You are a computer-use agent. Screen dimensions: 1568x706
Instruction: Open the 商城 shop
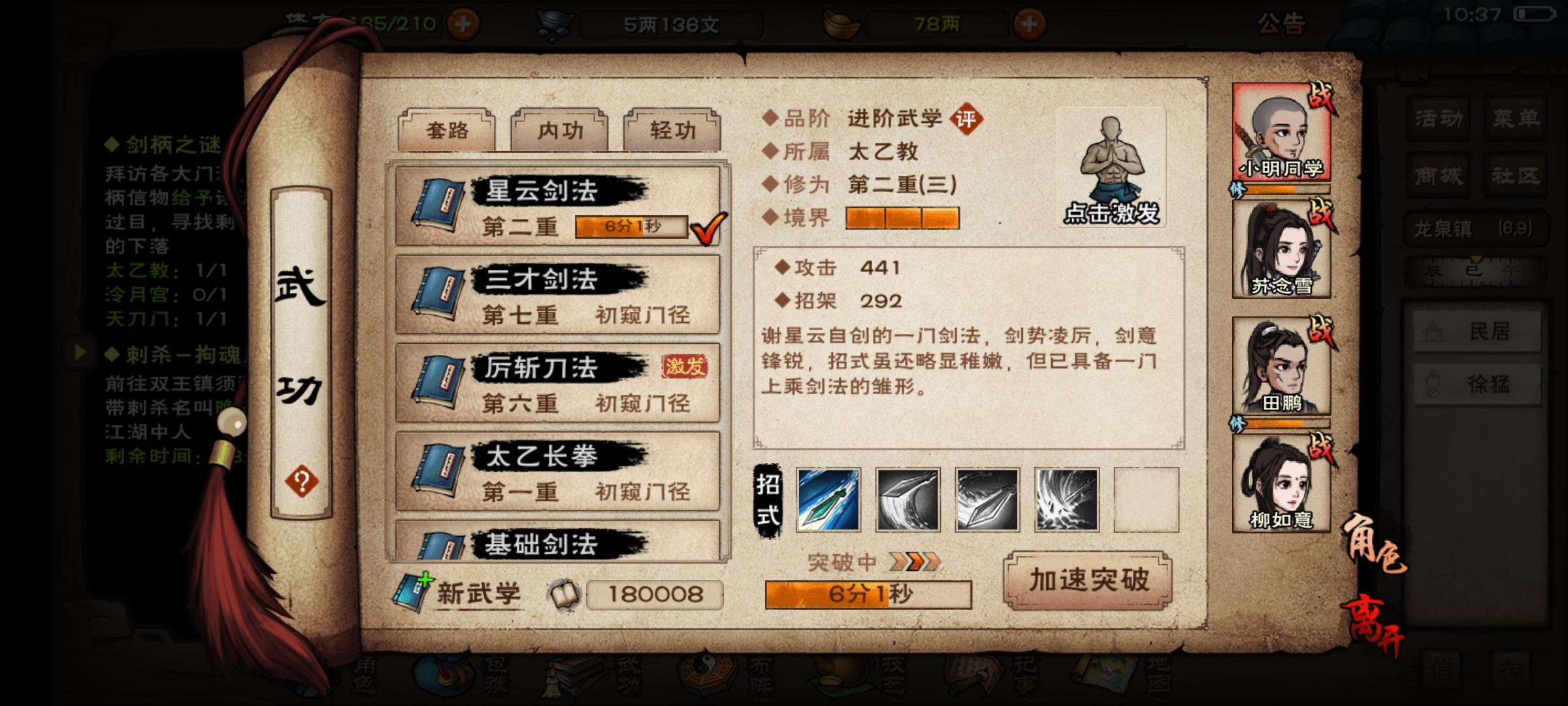[1437, 175]
